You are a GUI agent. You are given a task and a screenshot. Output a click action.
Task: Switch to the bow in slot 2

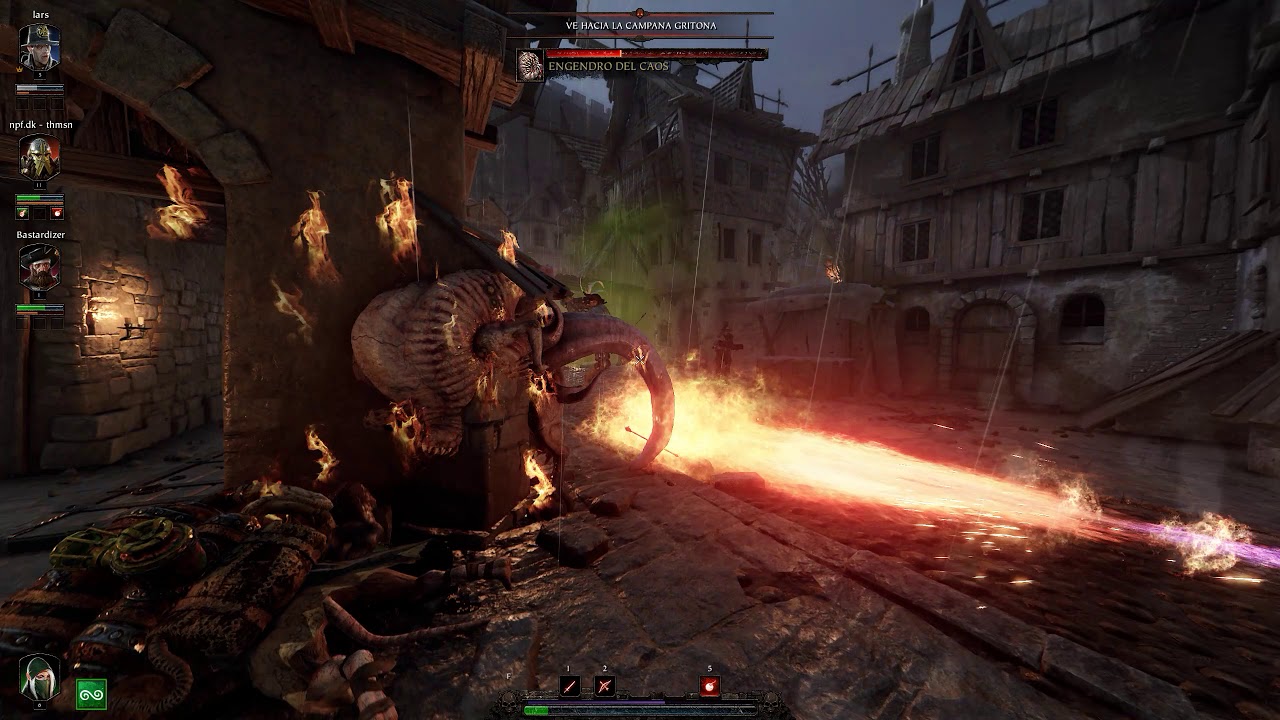[604, 686]
